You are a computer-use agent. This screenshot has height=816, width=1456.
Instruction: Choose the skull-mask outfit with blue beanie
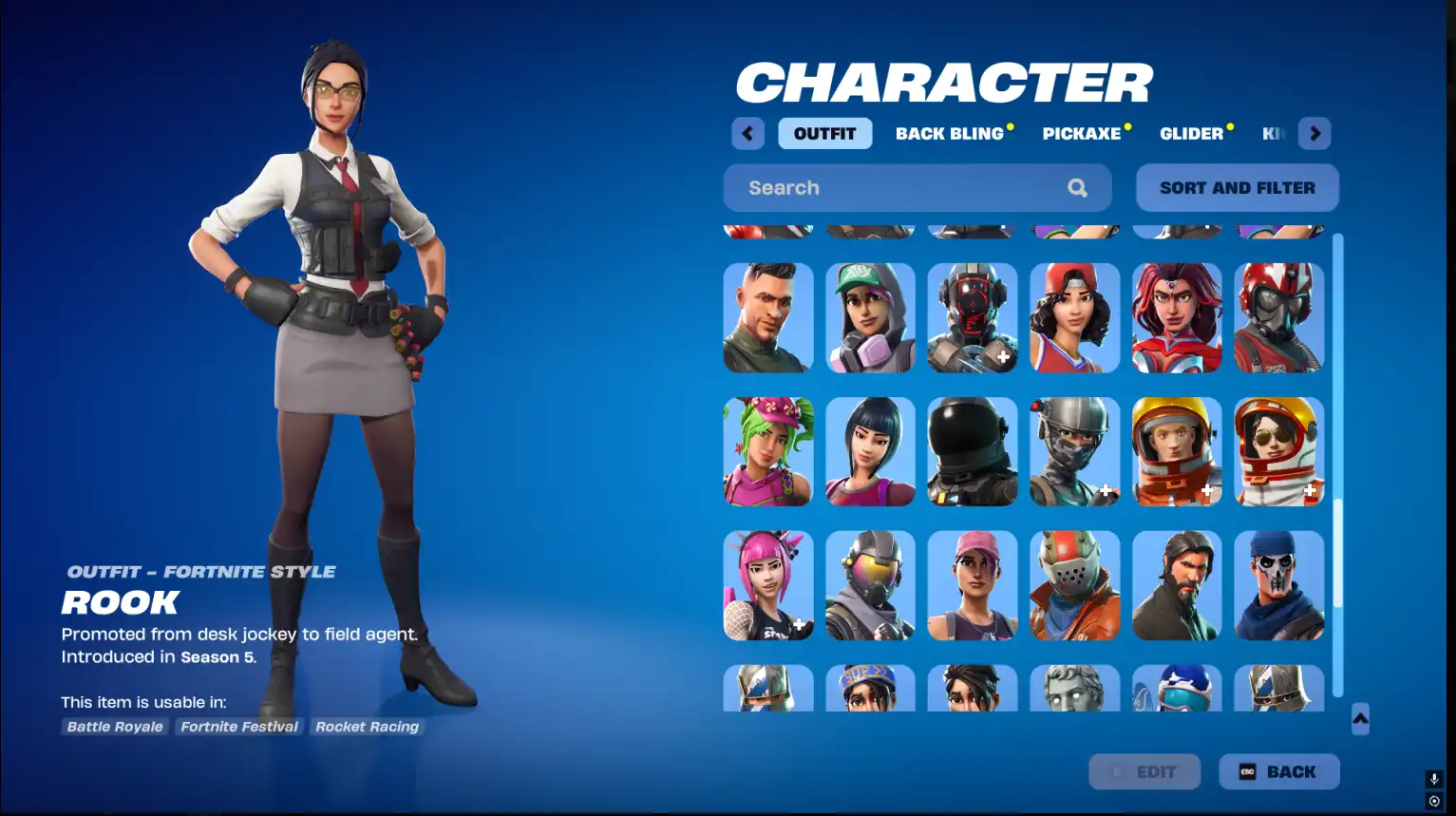pyautogui.click(x=1278, y=586)
